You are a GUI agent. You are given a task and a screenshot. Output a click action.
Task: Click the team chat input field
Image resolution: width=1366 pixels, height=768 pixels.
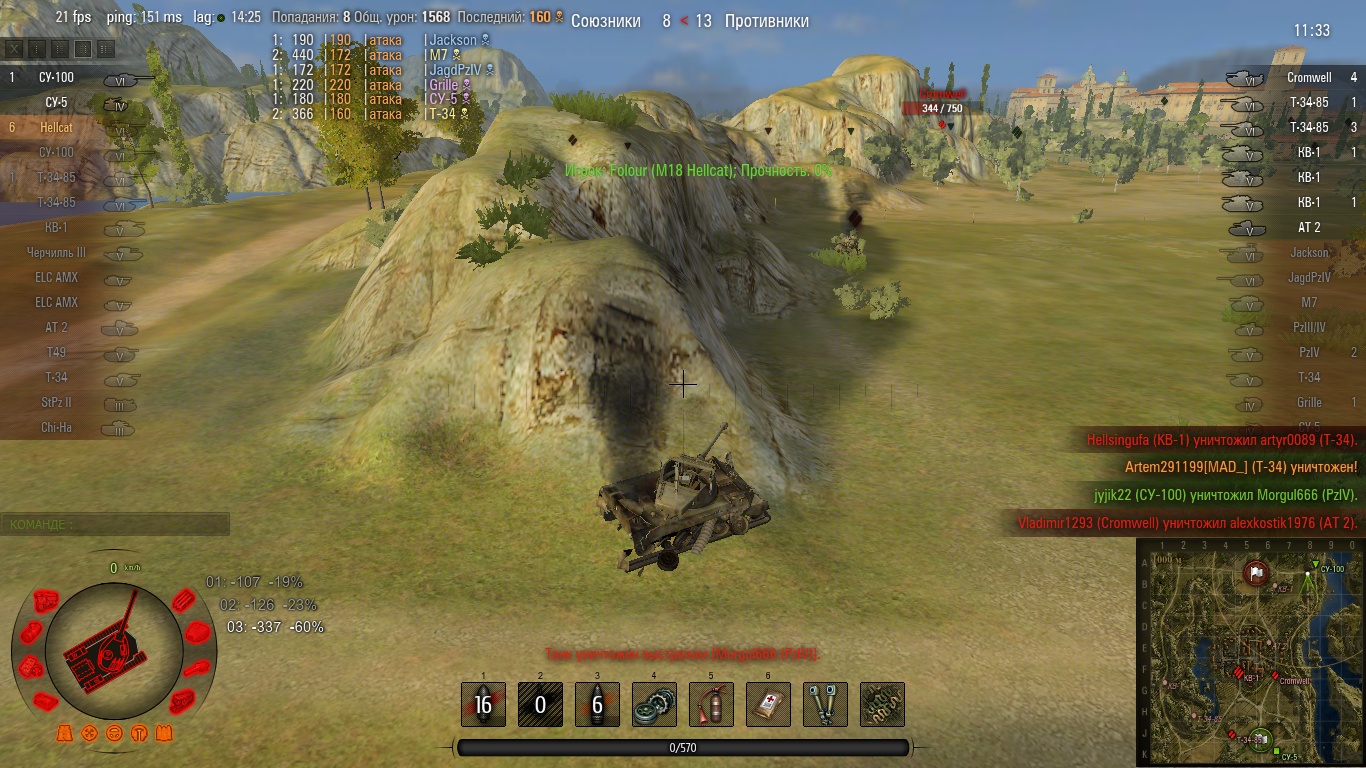tap(115, 524)
